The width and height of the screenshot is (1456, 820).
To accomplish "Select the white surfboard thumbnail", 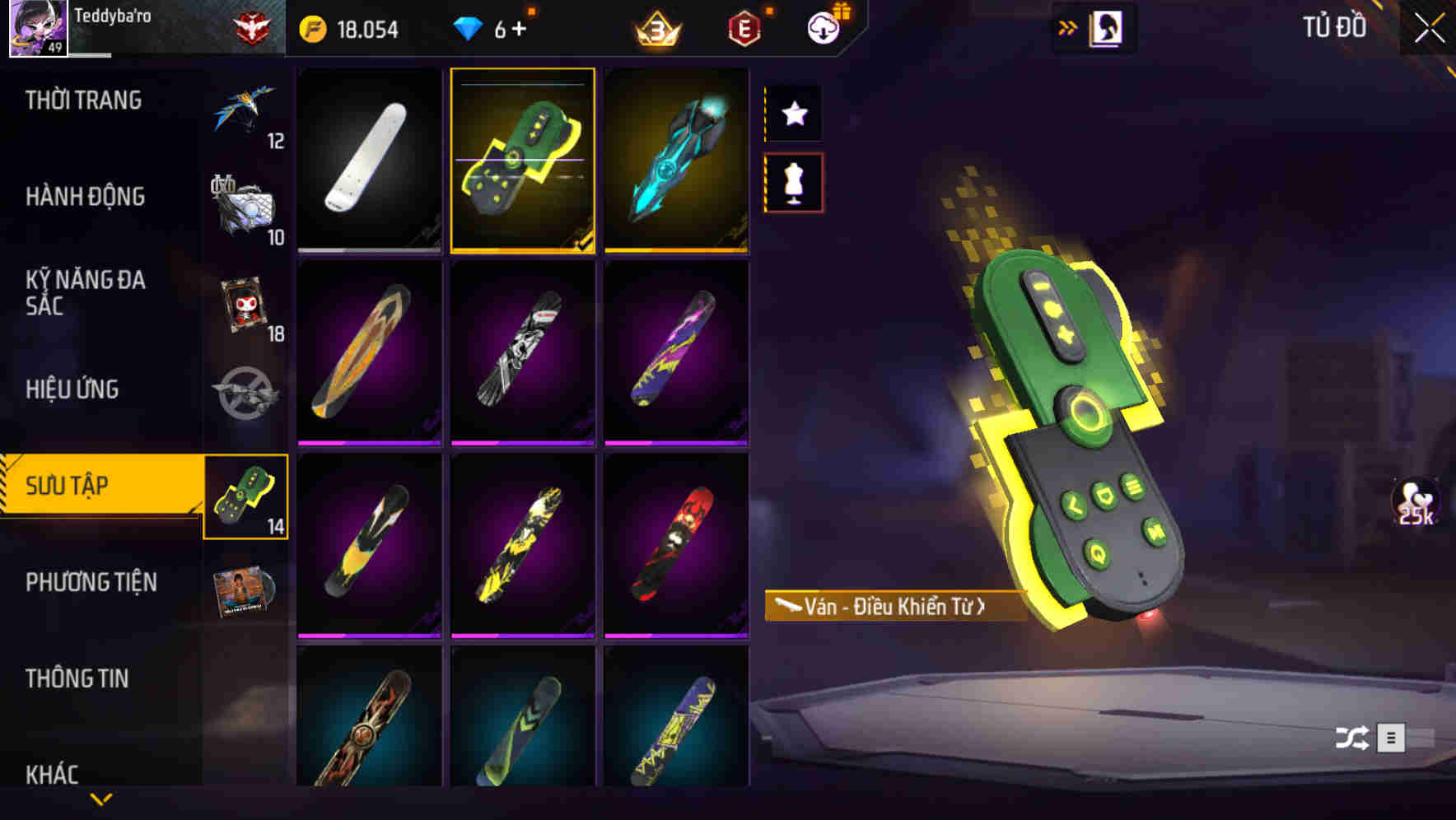I will [369, 161].
